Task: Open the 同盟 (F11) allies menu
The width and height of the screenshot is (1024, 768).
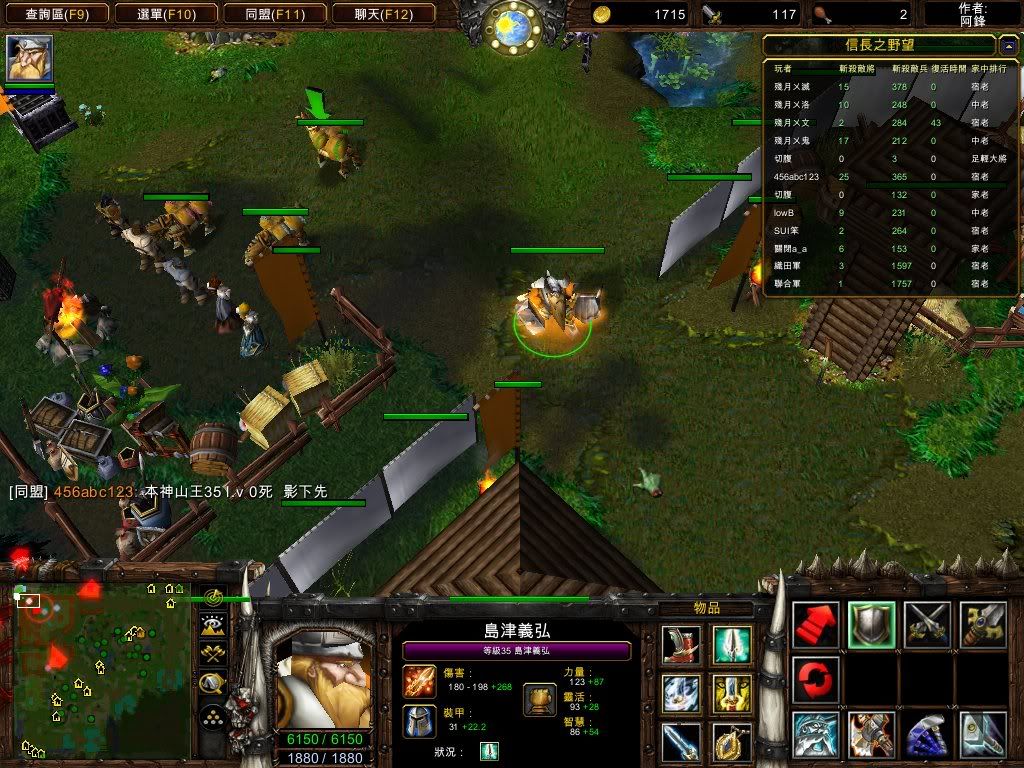Action: pos(273,14)
